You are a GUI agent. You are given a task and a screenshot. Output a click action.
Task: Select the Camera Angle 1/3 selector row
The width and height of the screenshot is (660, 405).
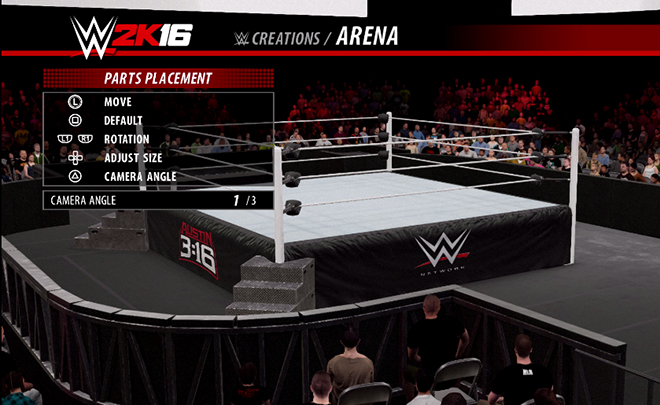pos(158,200)
